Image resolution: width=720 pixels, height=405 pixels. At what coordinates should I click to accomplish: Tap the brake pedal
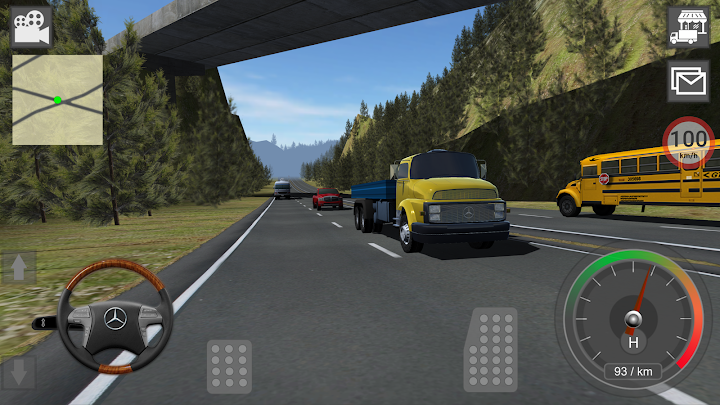[229, 366]
